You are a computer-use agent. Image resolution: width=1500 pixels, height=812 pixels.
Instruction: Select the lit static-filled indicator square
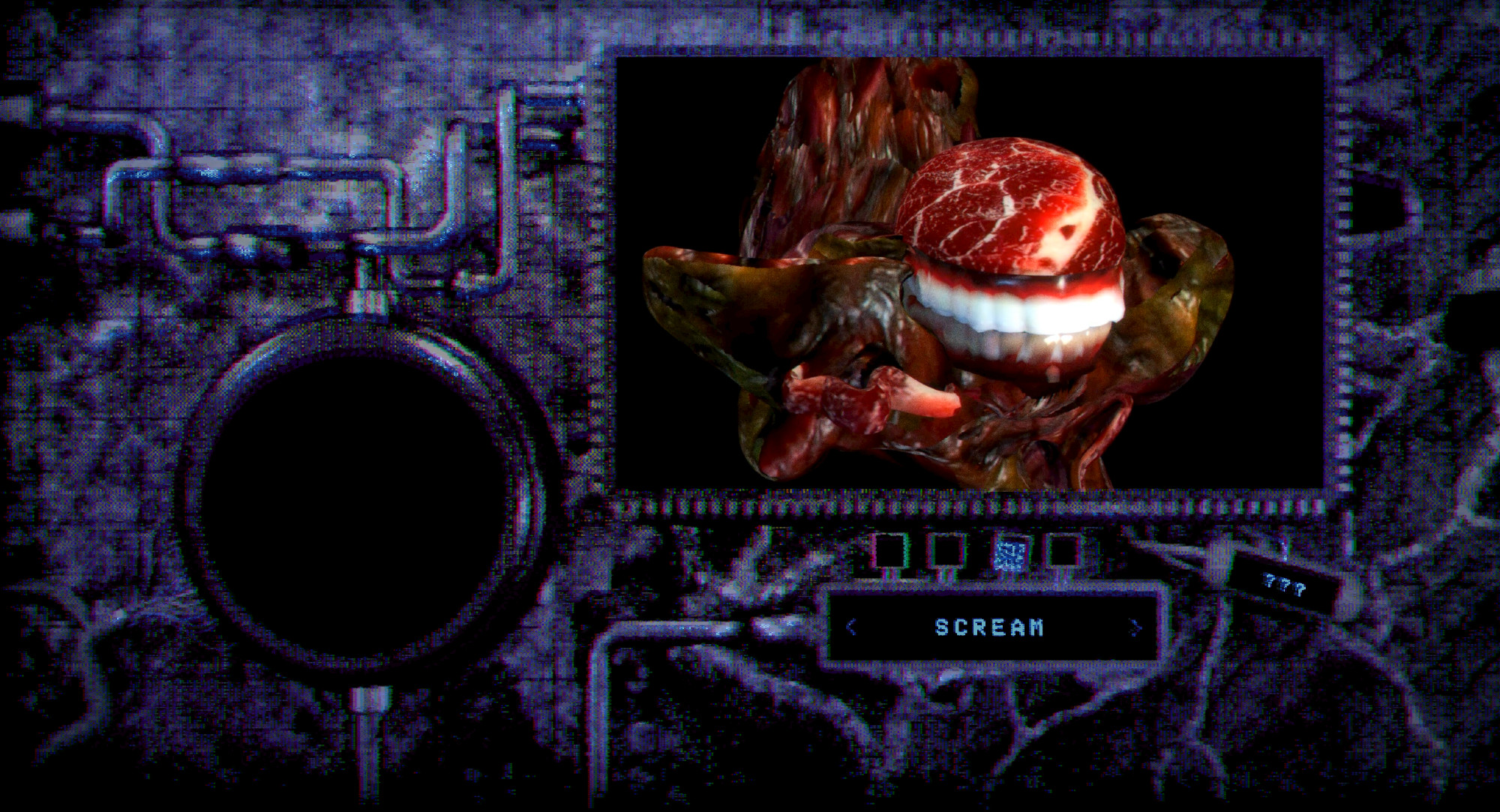1009,554
